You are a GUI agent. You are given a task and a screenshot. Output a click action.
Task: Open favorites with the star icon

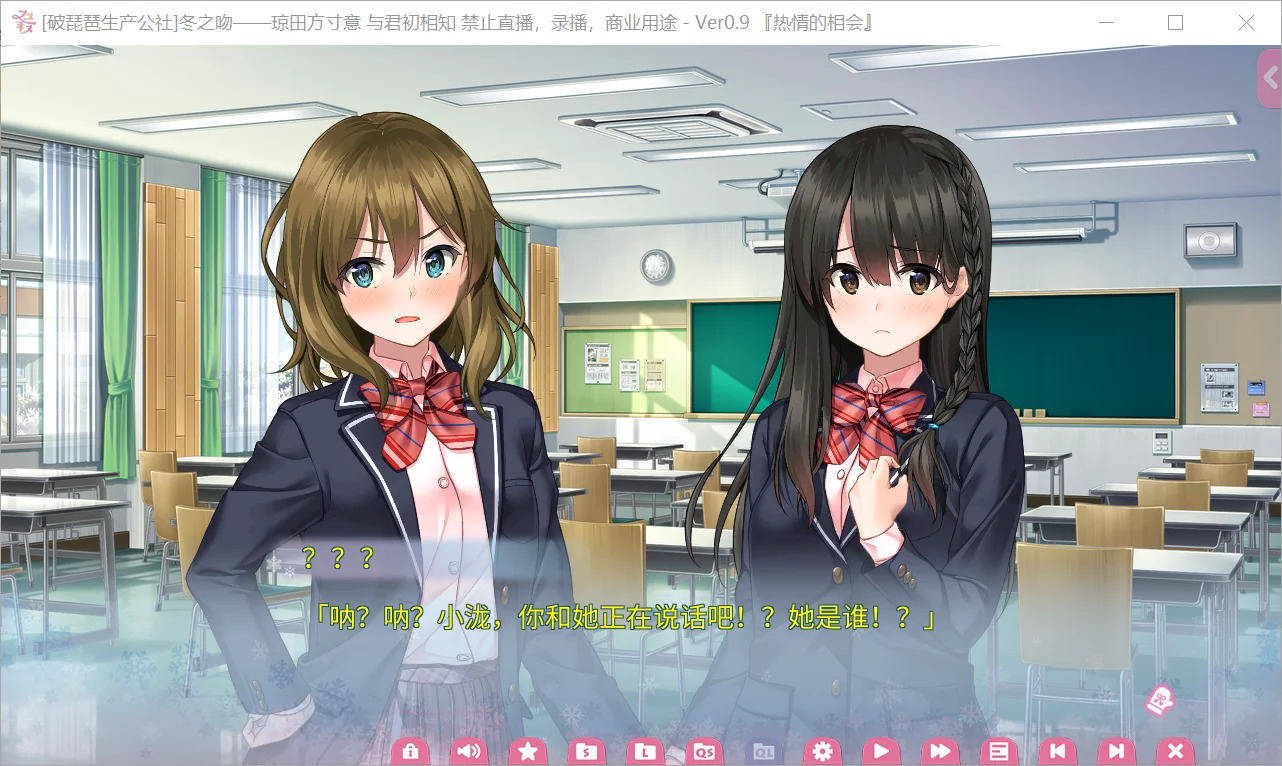[528, 750]
